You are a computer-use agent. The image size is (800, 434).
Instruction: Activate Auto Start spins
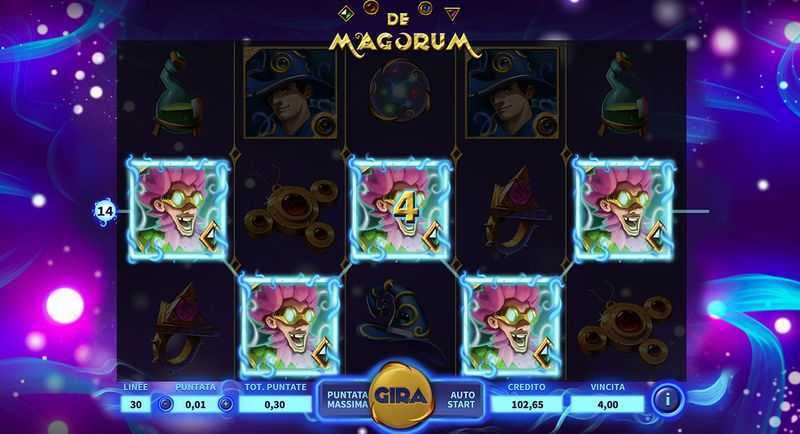[x=461, y=399]
